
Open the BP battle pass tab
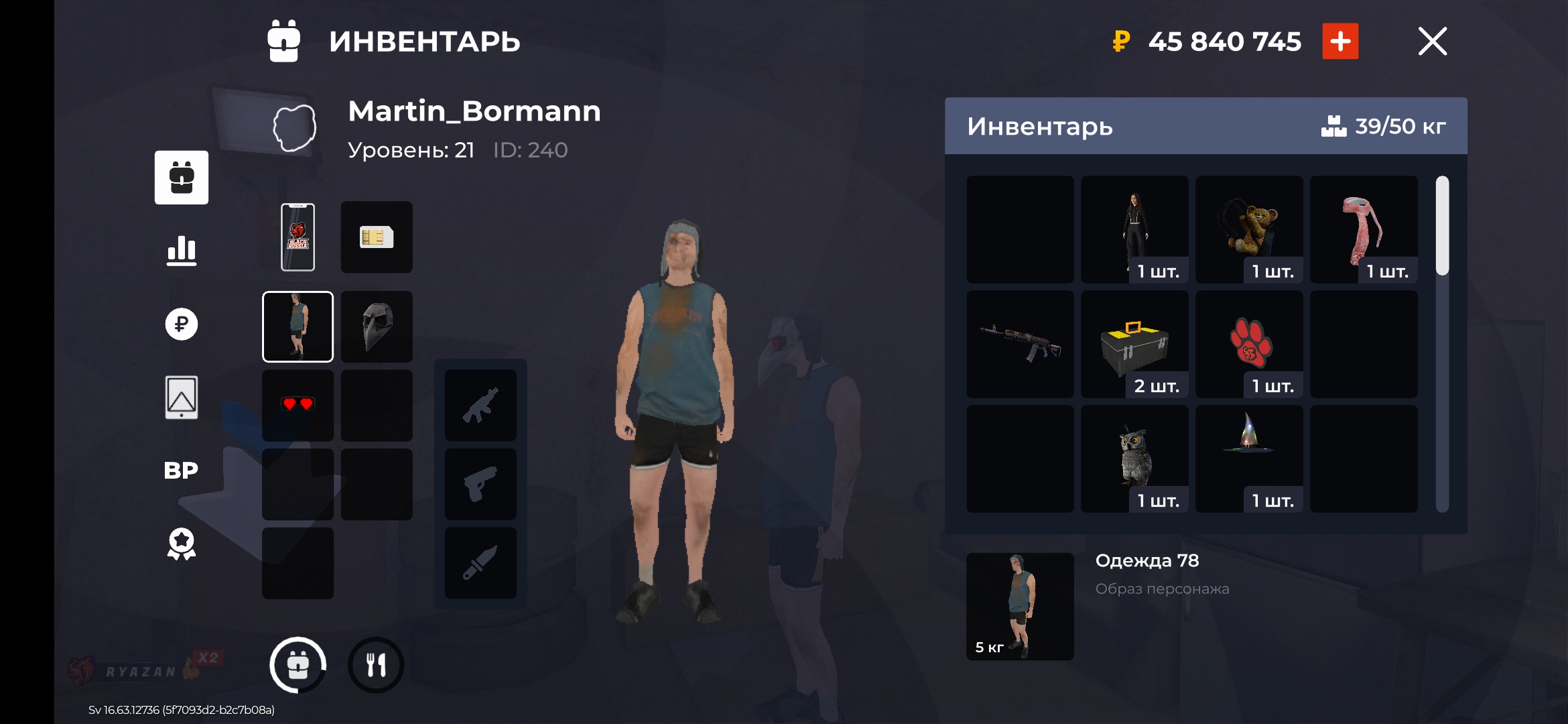(182, 471)
